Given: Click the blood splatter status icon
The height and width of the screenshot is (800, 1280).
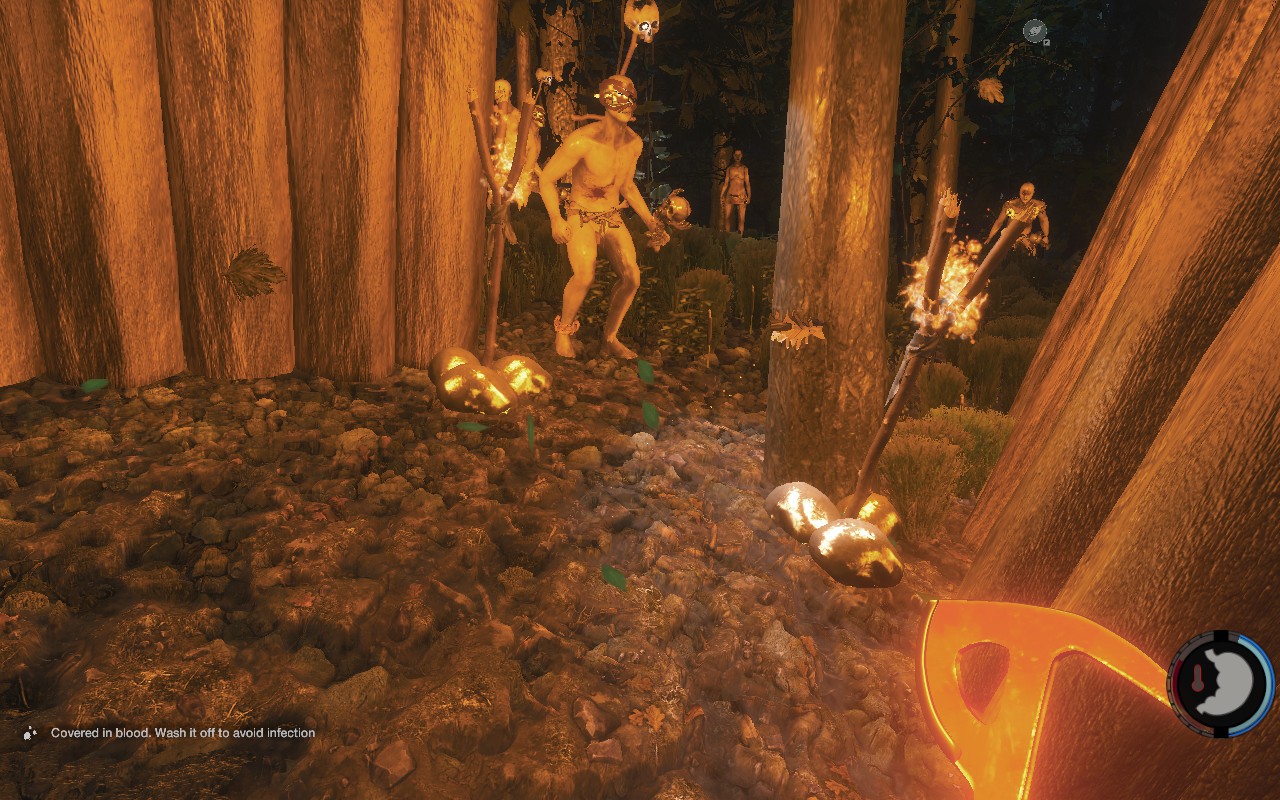Looking at the screenshot, I should [31, 733].
